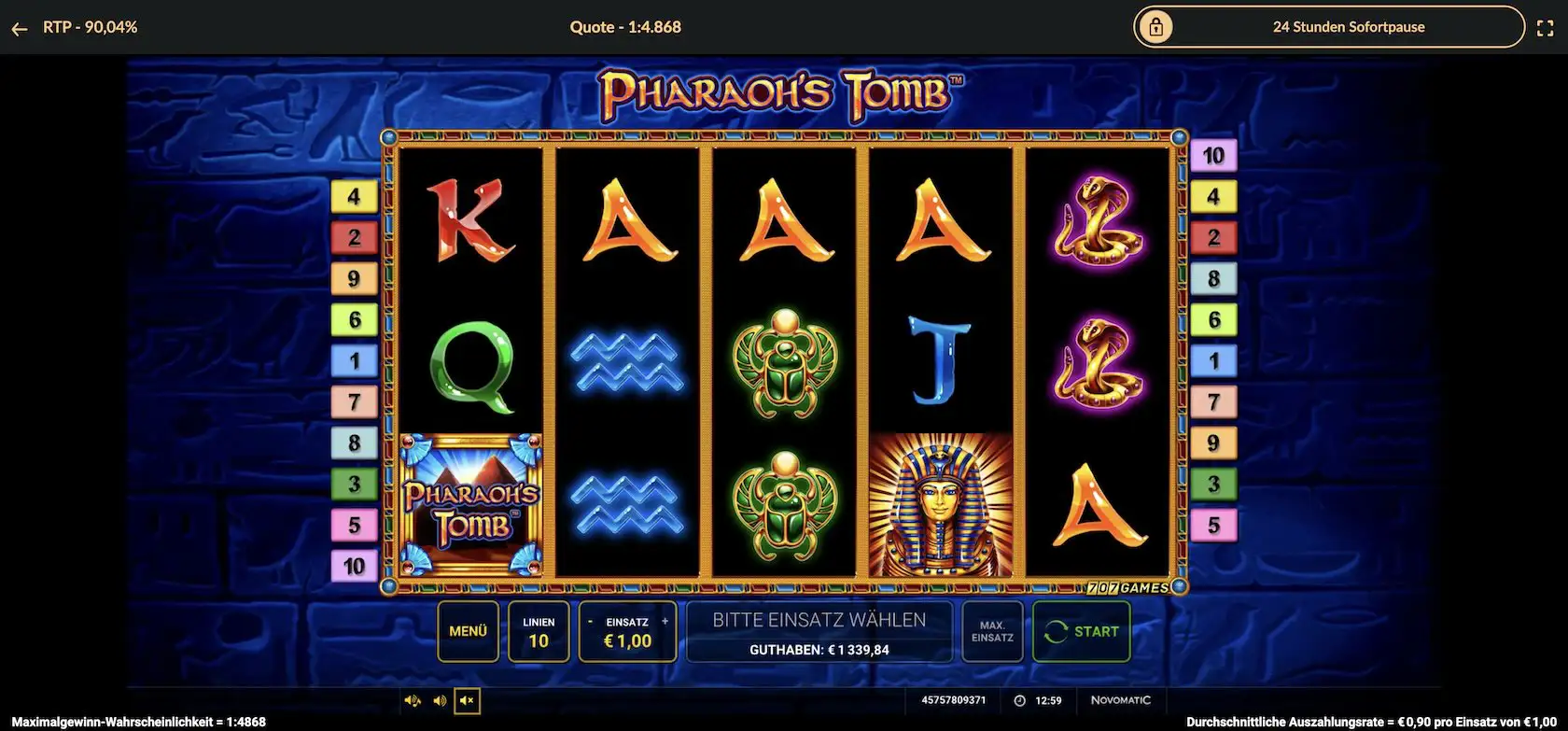
Task: Enable the mute sound toggle
Action: click(466, 701)
